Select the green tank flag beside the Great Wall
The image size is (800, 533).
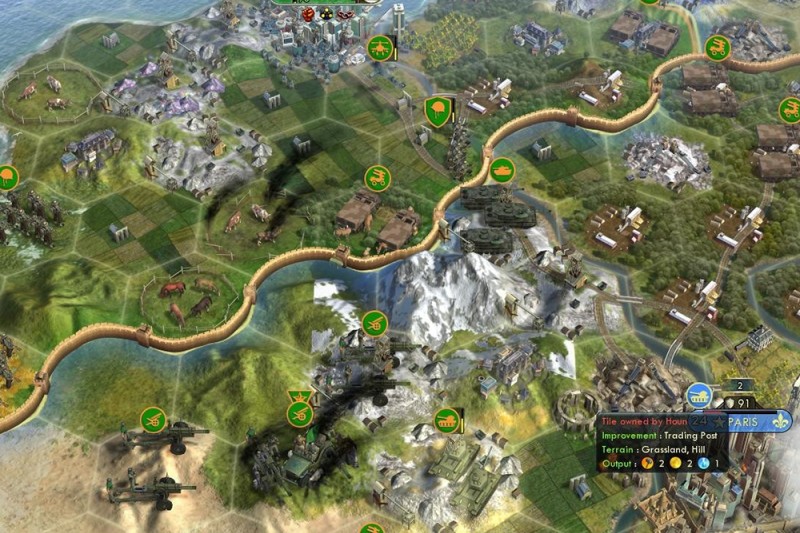[501, 170]
